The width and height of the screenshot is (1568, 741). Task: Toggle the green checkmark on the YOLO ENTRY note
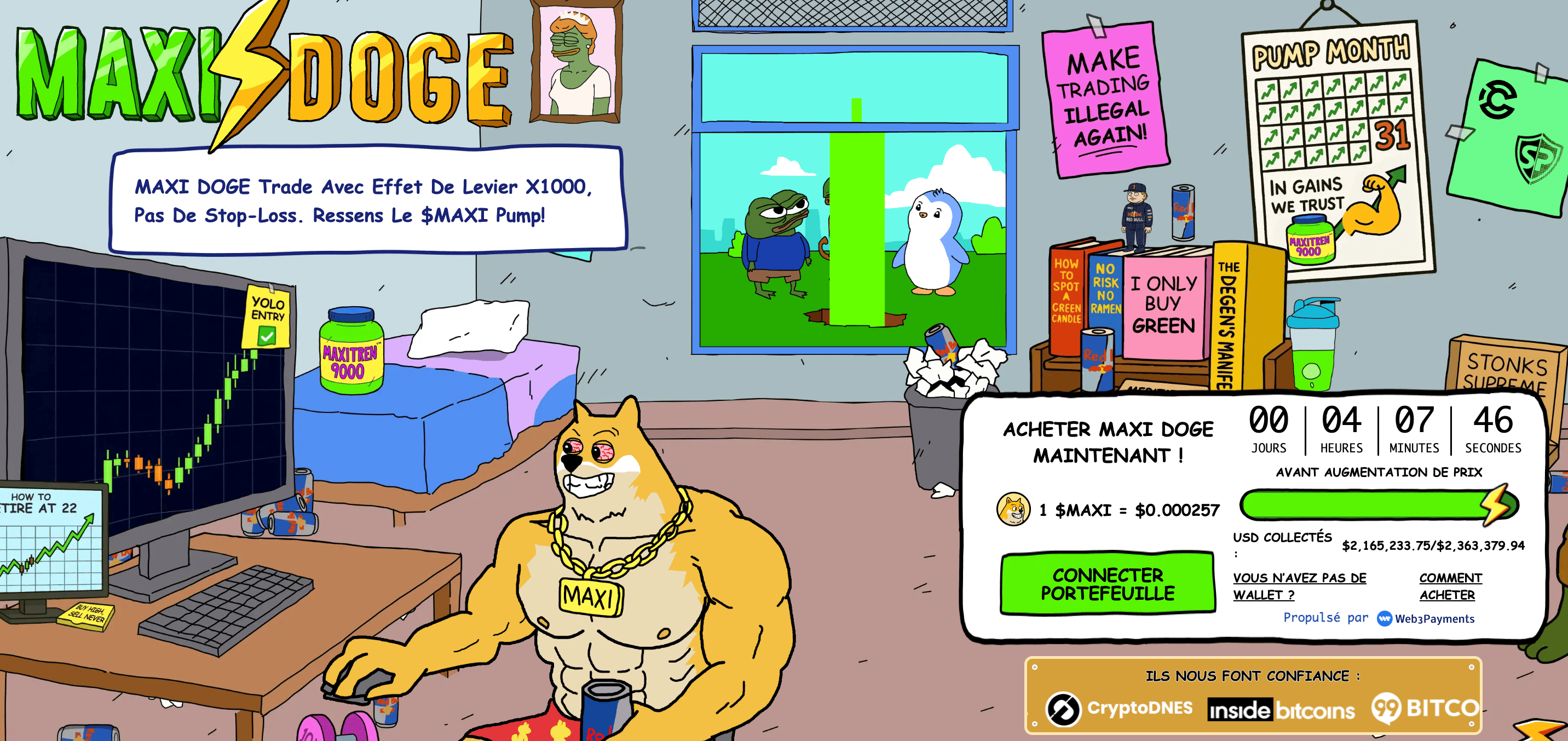pyautogui.click(x=266, y=334)
